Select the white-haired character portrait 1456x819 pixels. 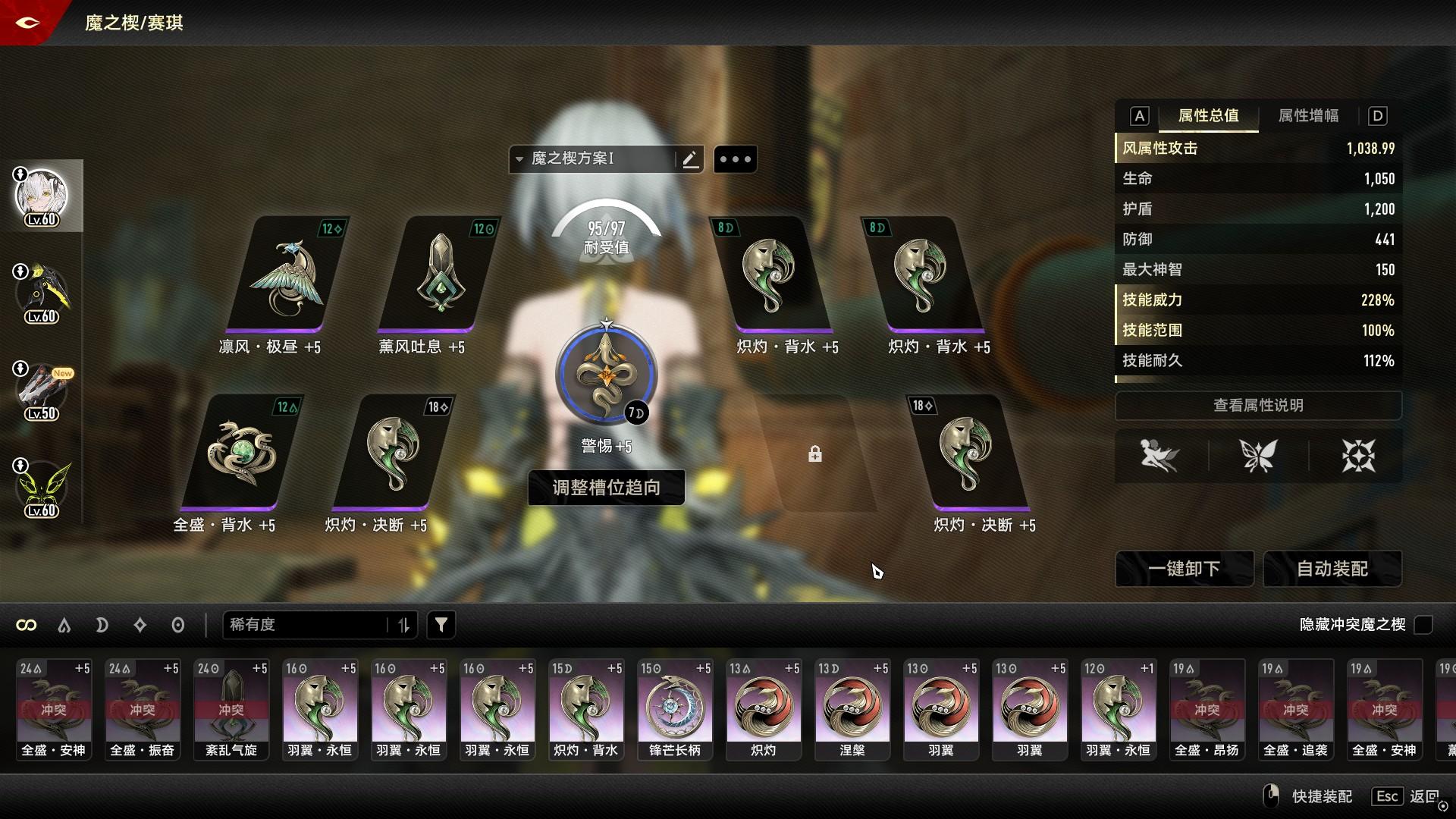coord(42,196)
